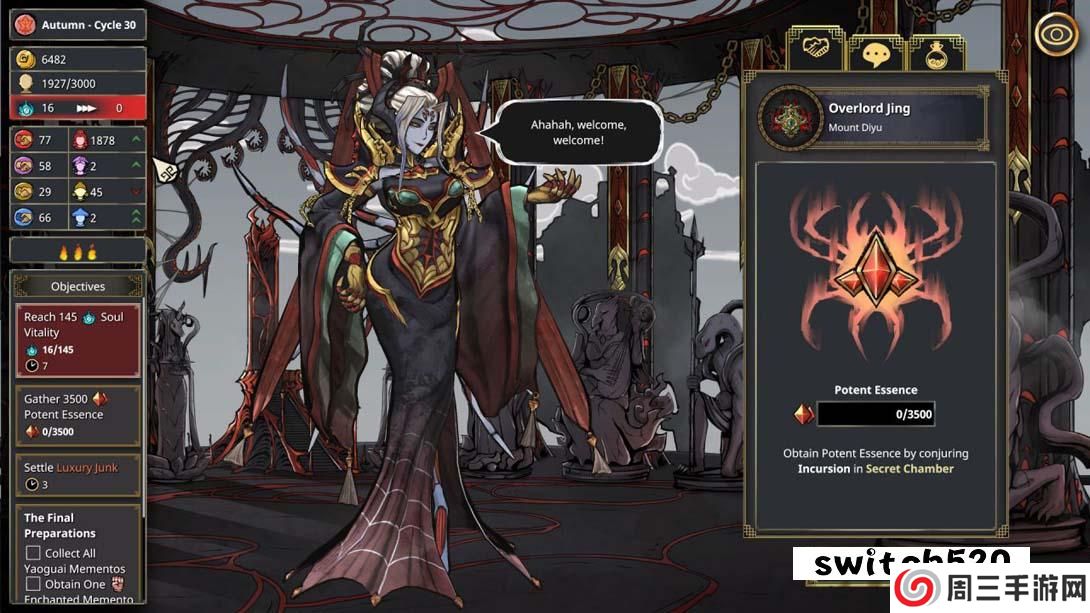Tick the Collect All Yaoguai Mementos checkbox
This screenshot has height=613, width=1090.
[x=33, y=553]
